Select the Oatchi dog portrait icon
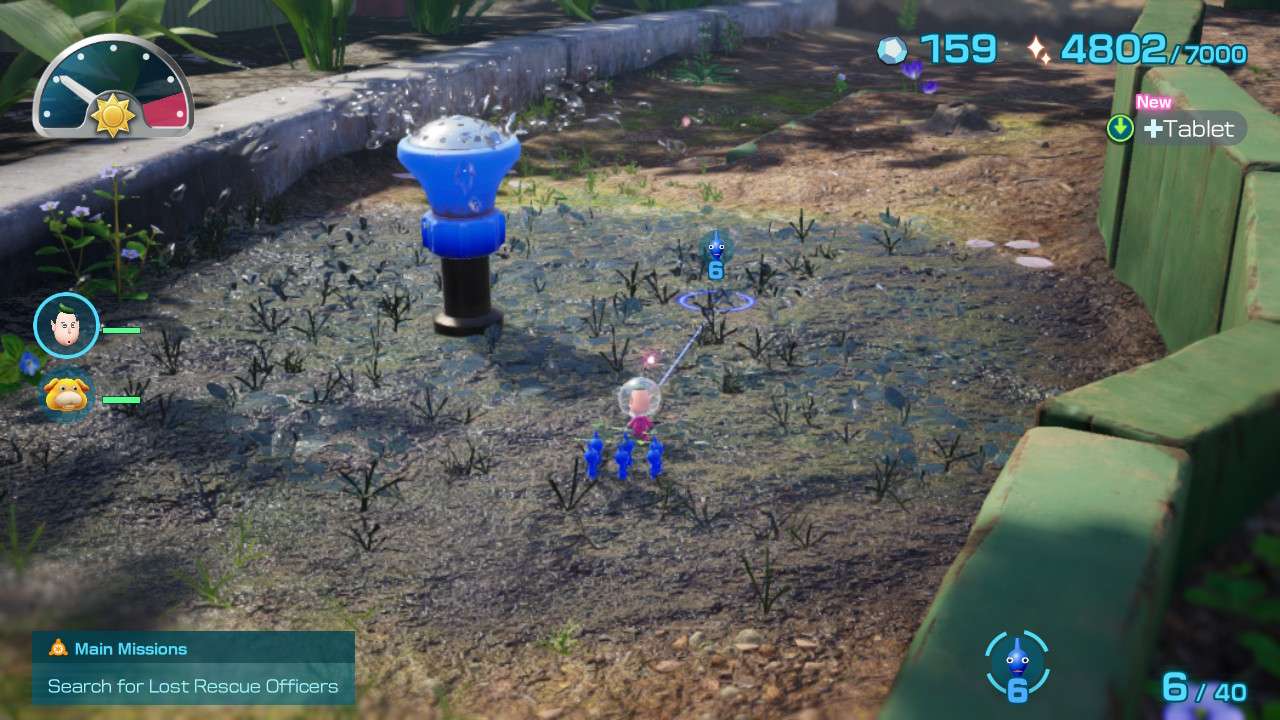The image size is (1280, 720). 66,396
